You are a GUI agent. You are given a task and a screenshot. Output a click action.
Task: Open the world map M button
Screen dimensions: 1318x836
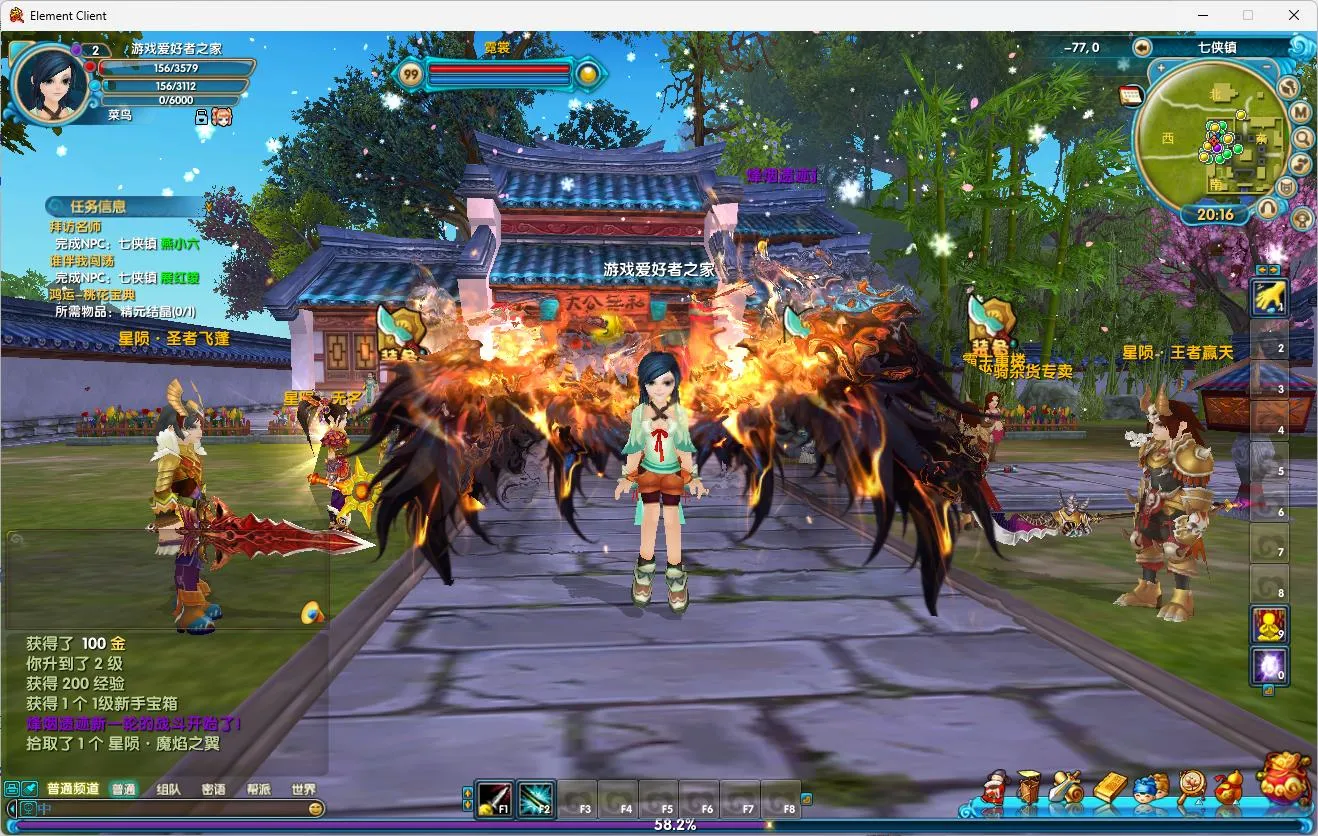coord(1301,112)
